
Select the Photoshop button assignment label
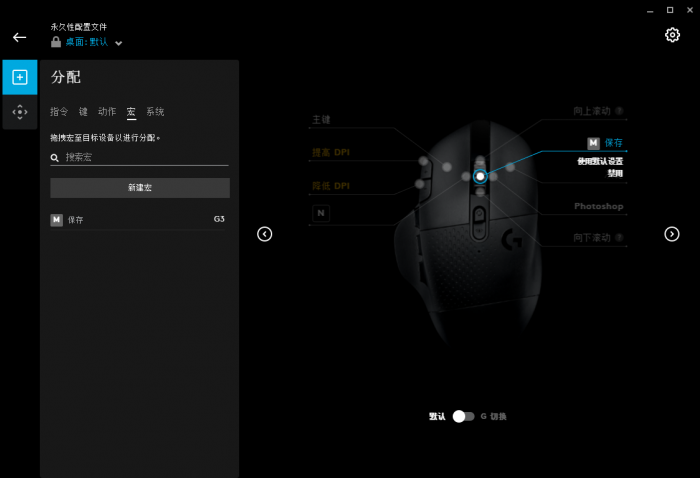pos(598,206)
